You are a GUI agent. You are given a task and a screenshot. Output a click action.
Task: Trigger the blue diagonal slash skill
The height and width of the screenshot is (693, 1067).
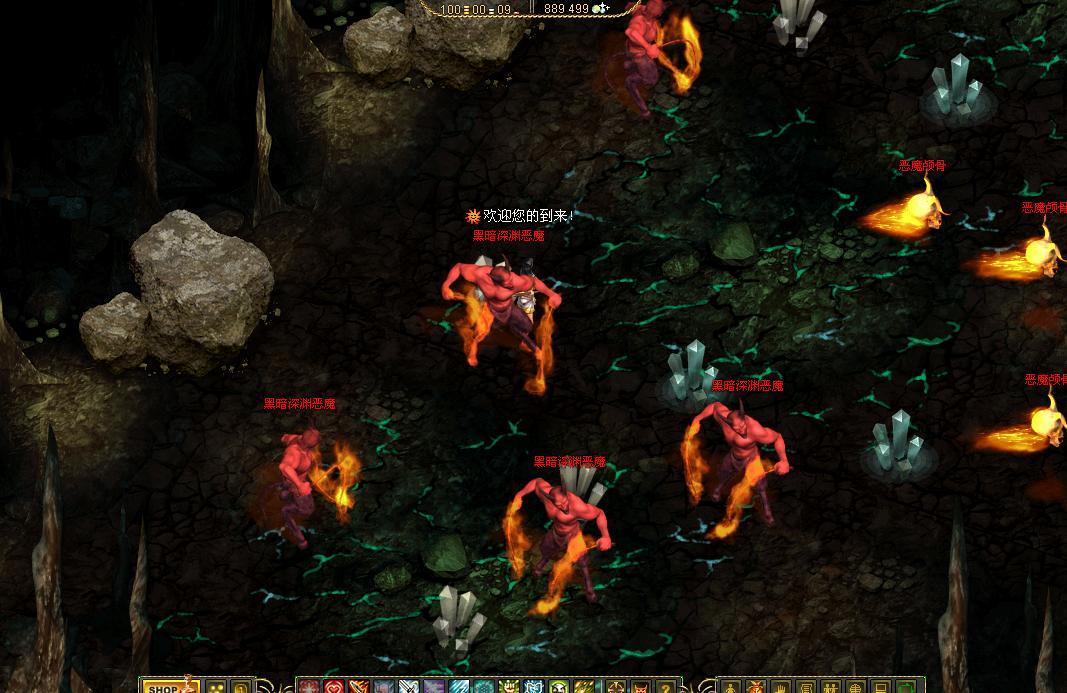pos(458,688)
